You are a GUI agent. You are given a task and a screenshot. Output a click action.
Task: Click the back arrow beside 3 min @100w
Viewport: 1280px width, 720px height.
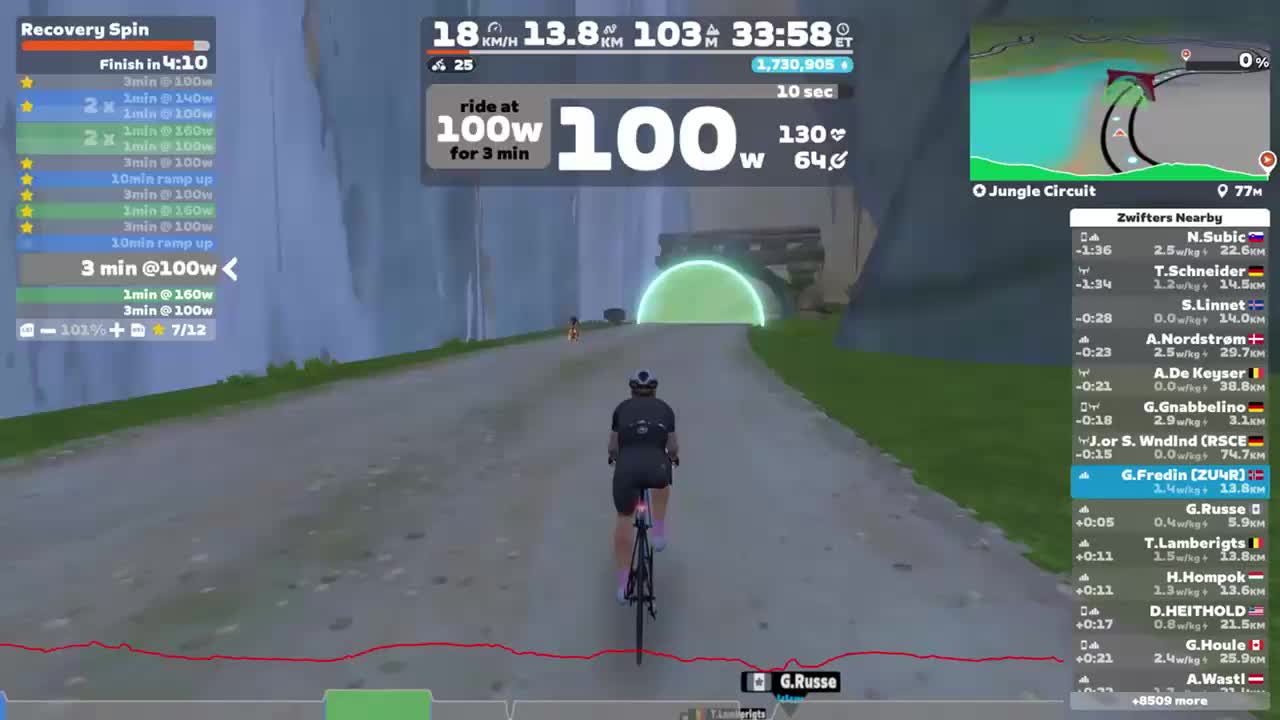(228, 268)
